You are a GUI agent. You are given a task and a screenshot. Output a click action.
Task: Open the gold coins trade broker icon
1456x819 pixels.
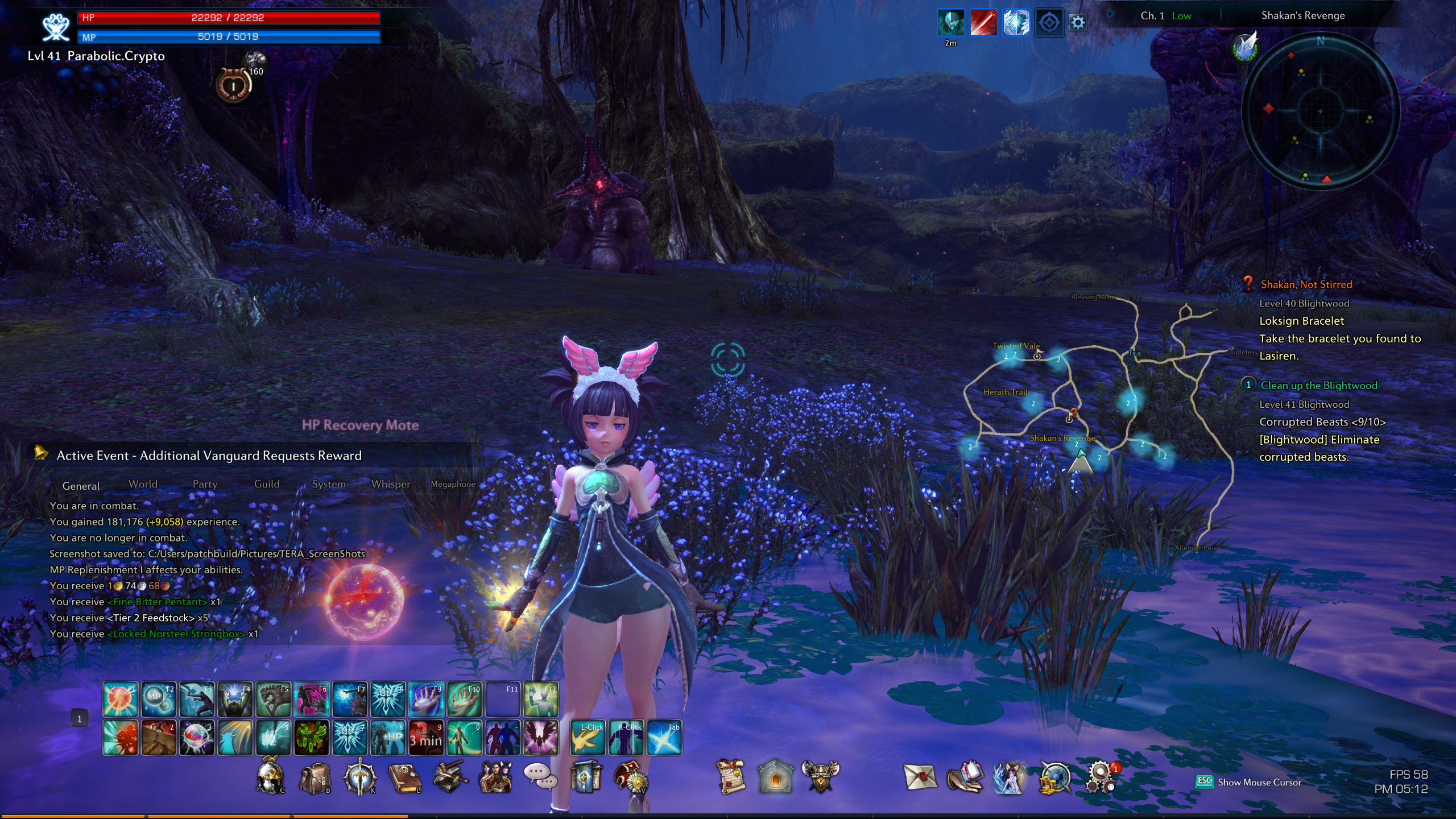[x=1055, y=777]
